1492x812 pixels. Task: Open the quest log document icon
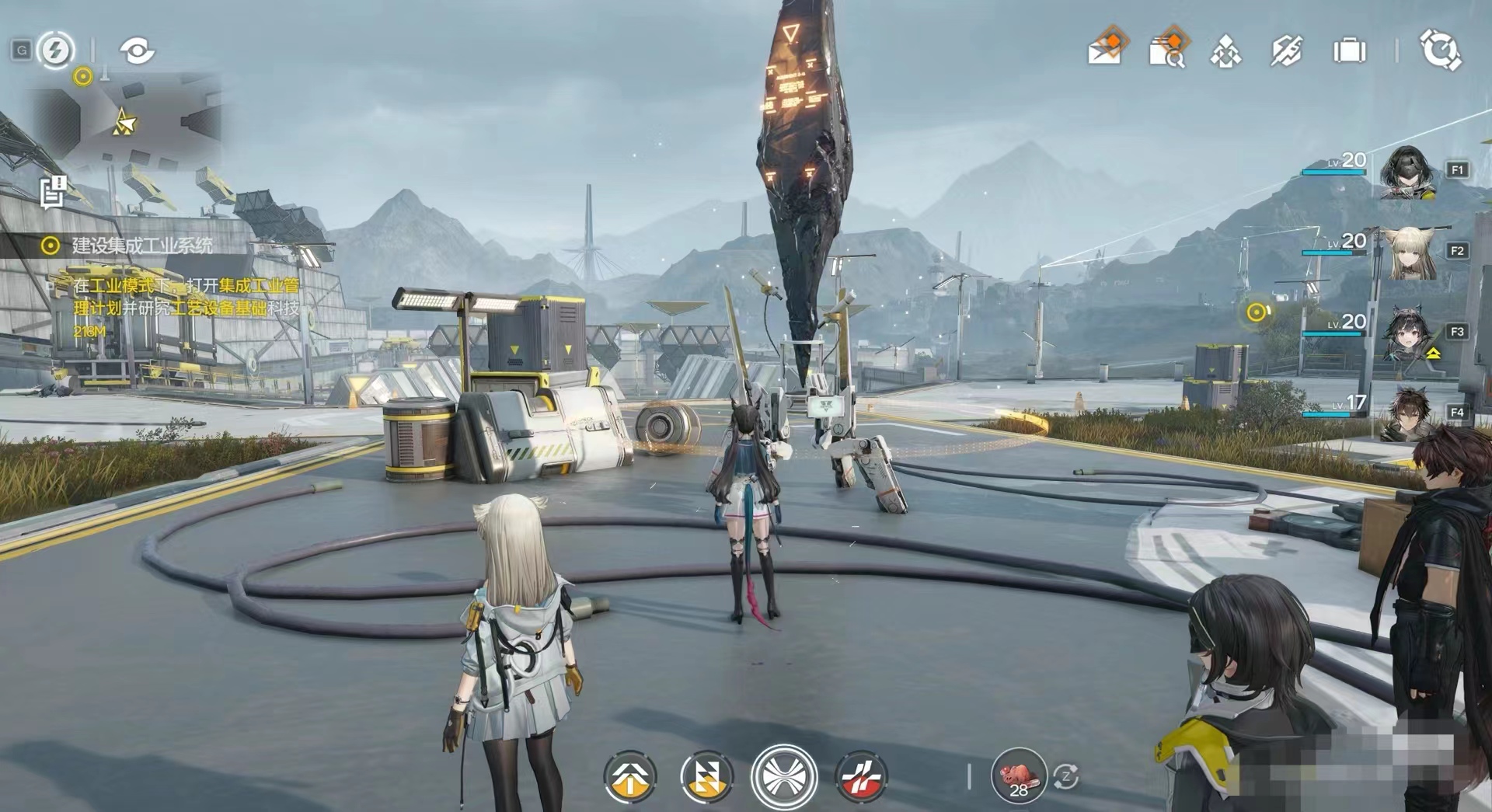click(54, 192)
